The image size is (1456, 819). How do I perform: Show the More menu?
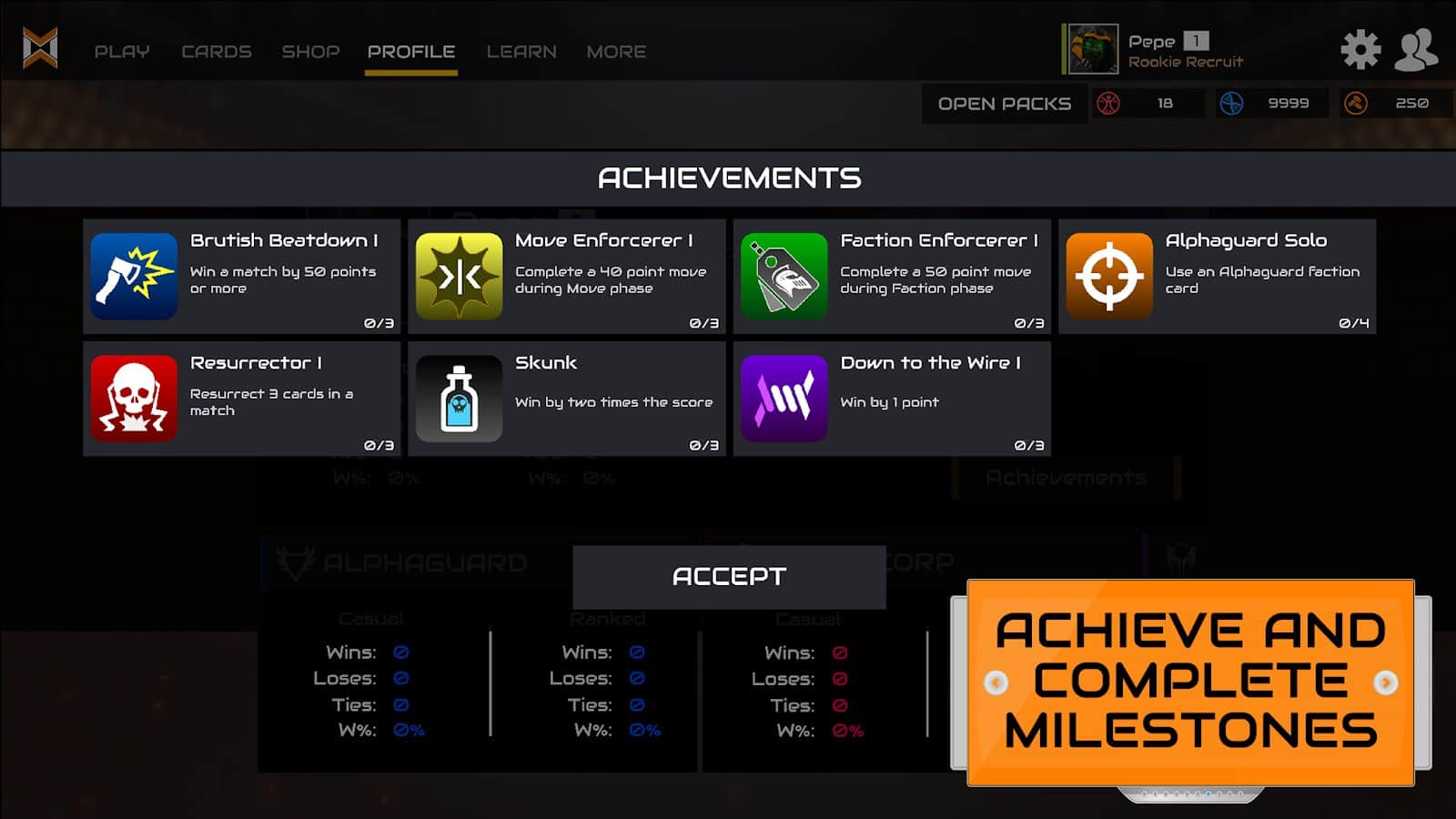point(616,52)
